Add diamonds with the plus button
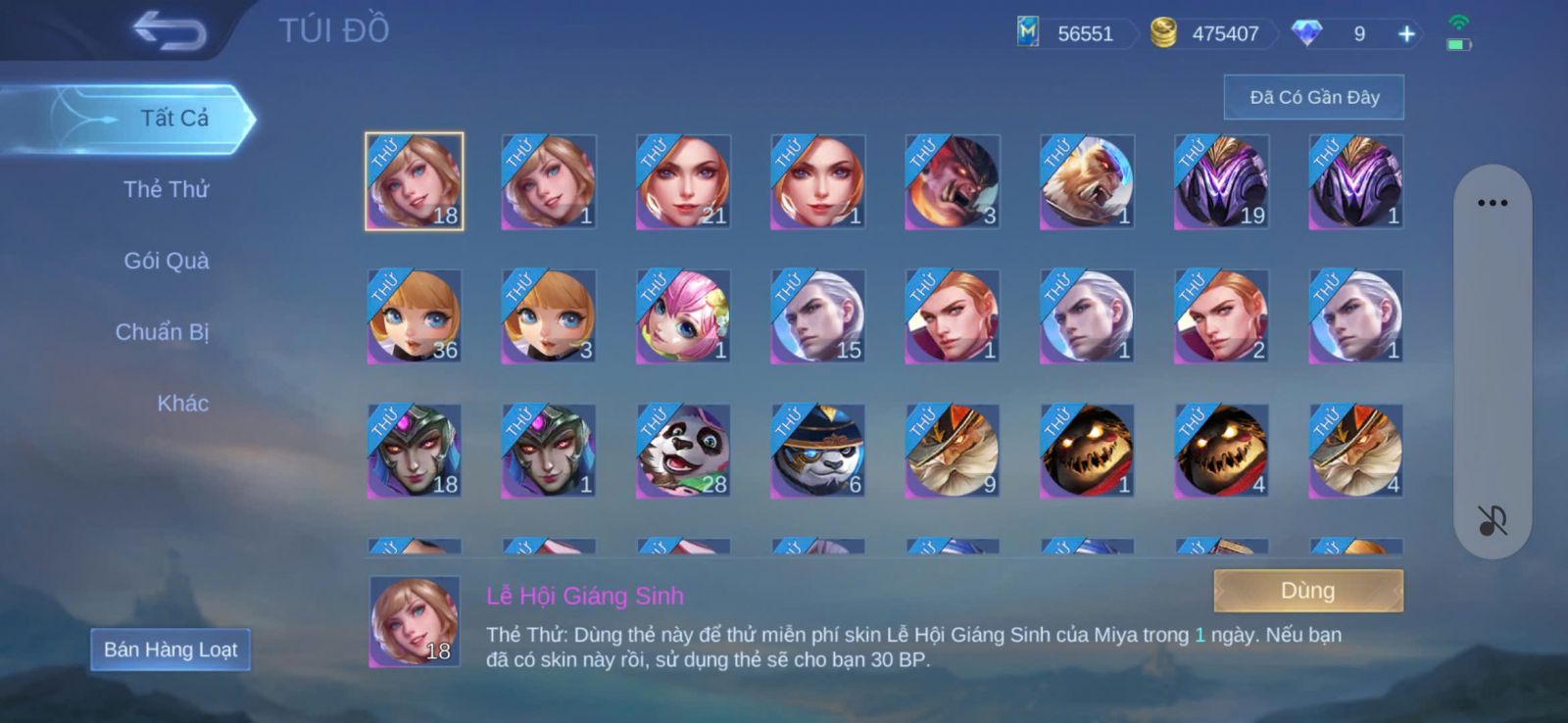The width and height of the screenshot is (1568, 723). pos(1406,34)
